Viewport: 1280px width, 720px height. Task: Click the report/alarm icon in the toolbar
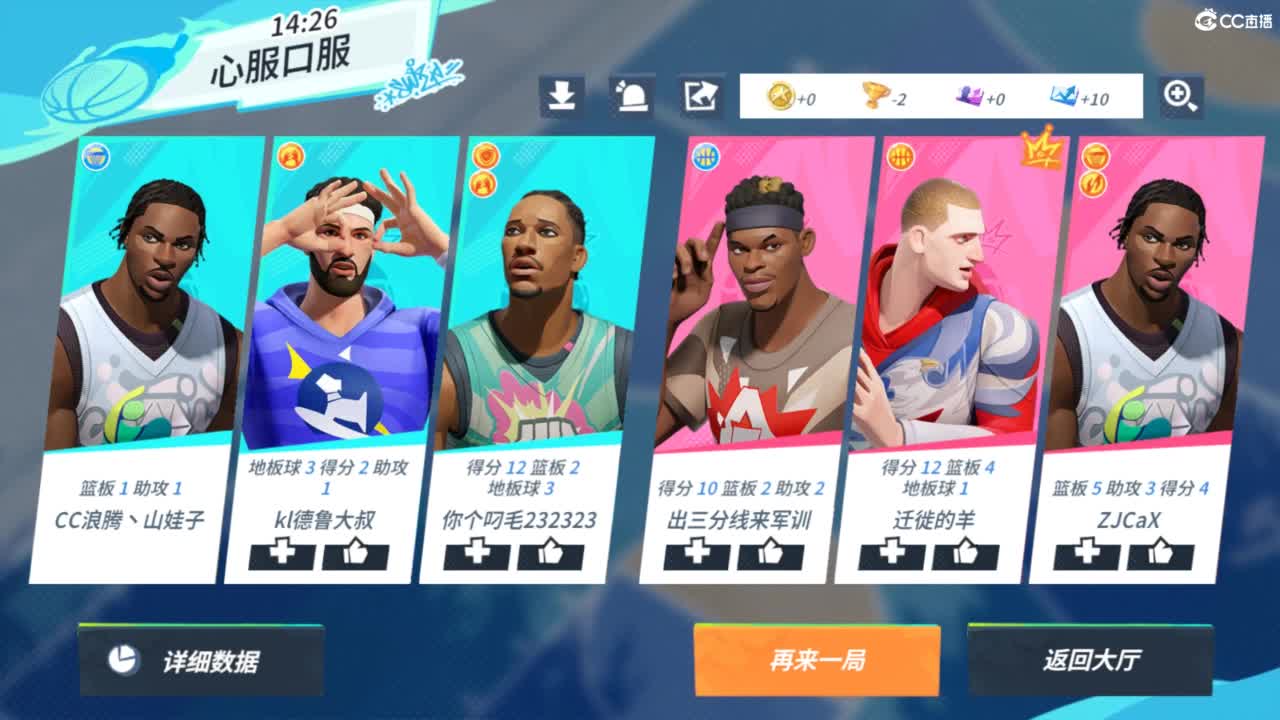(633, 95)
